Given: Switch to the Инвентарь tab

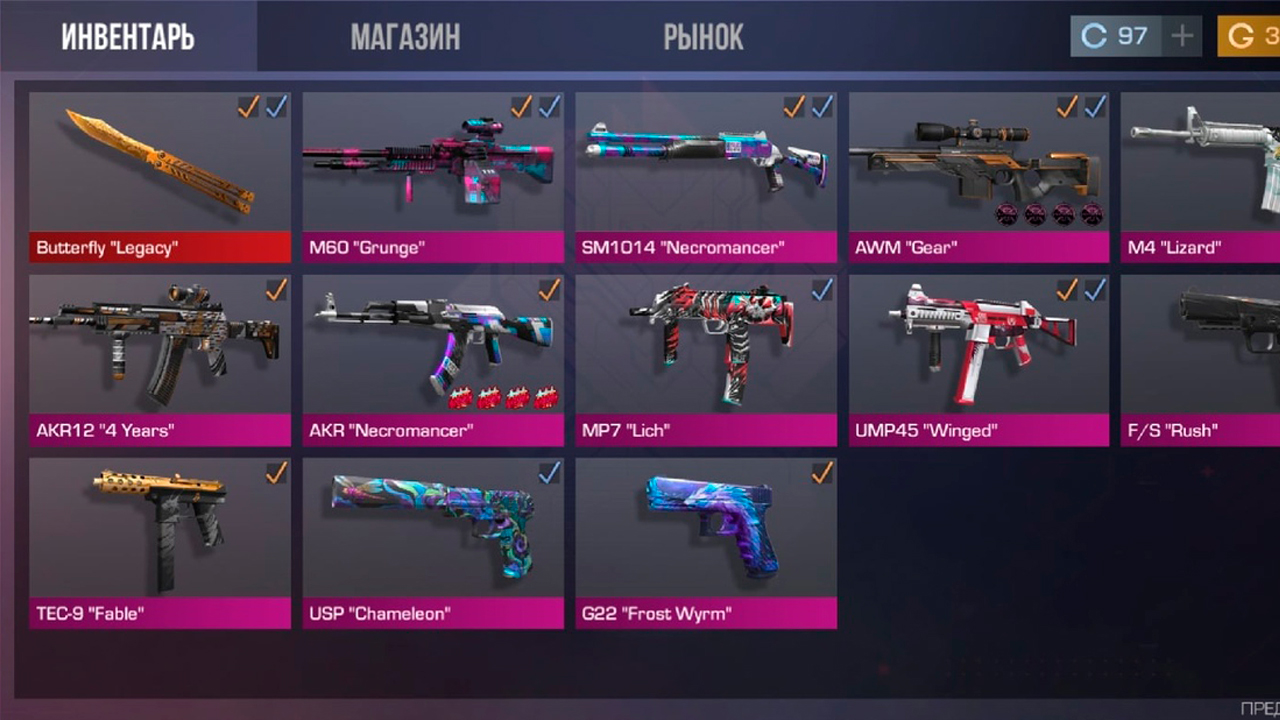Looking at the screenshot, I should 128,37.
